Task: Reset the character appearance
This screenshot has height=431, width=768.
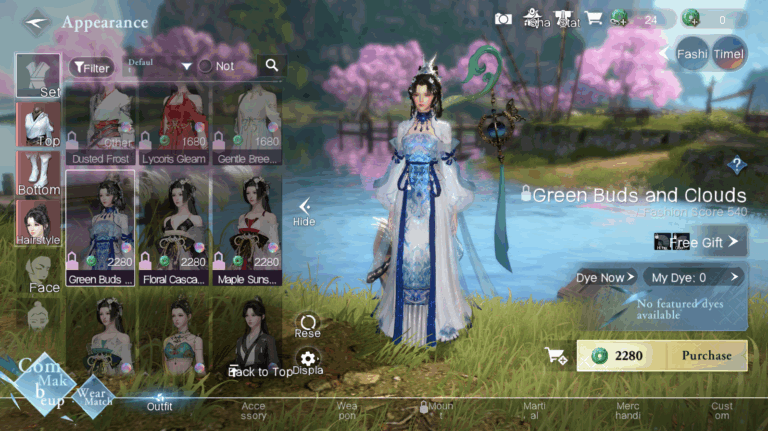Action: pos(307,325)
